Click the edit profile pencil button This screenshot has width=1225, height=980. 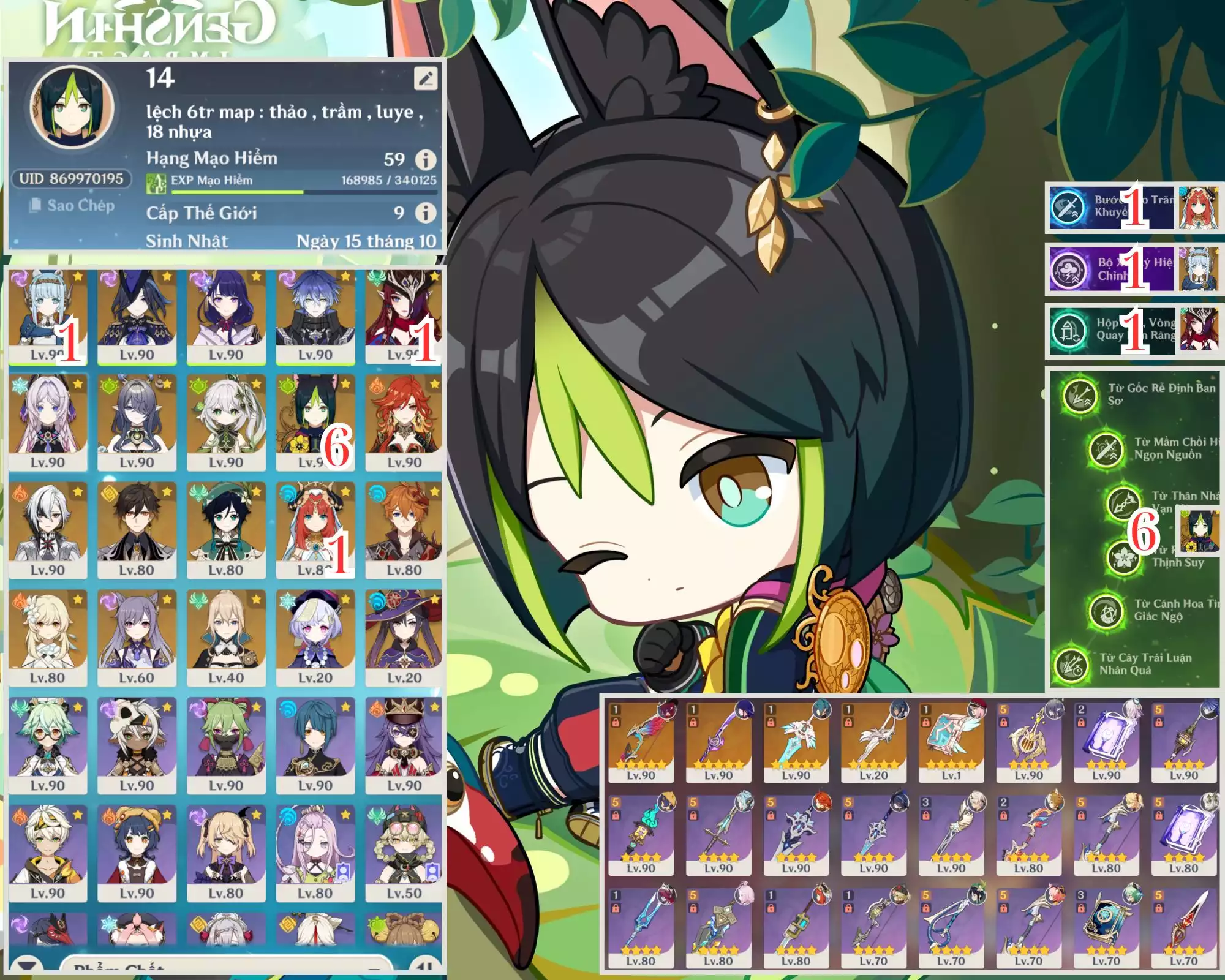tap(426, 78)
